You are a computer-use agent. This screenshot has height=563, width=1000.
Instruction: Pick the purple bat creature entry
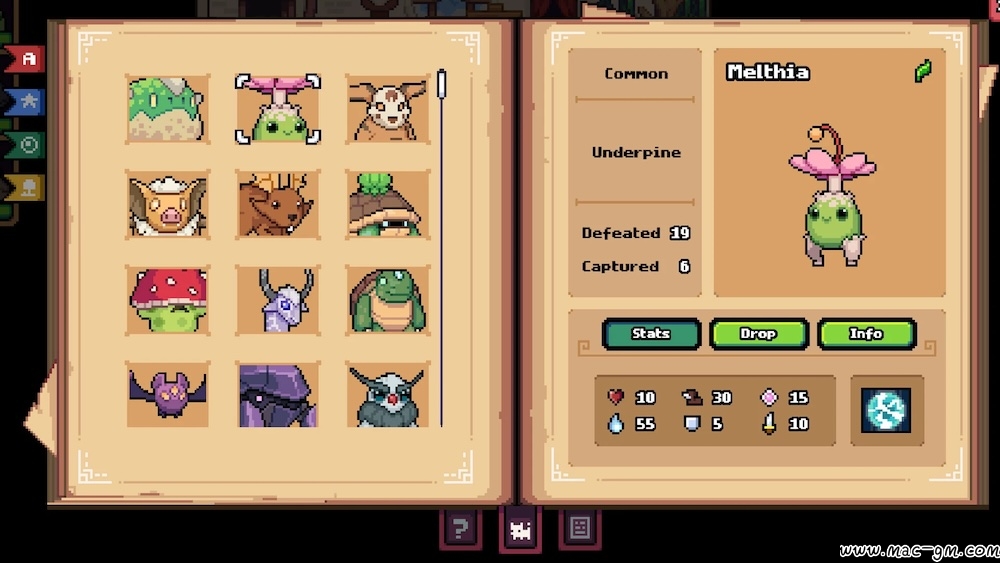pyautogui.click(x=168, y=394)
